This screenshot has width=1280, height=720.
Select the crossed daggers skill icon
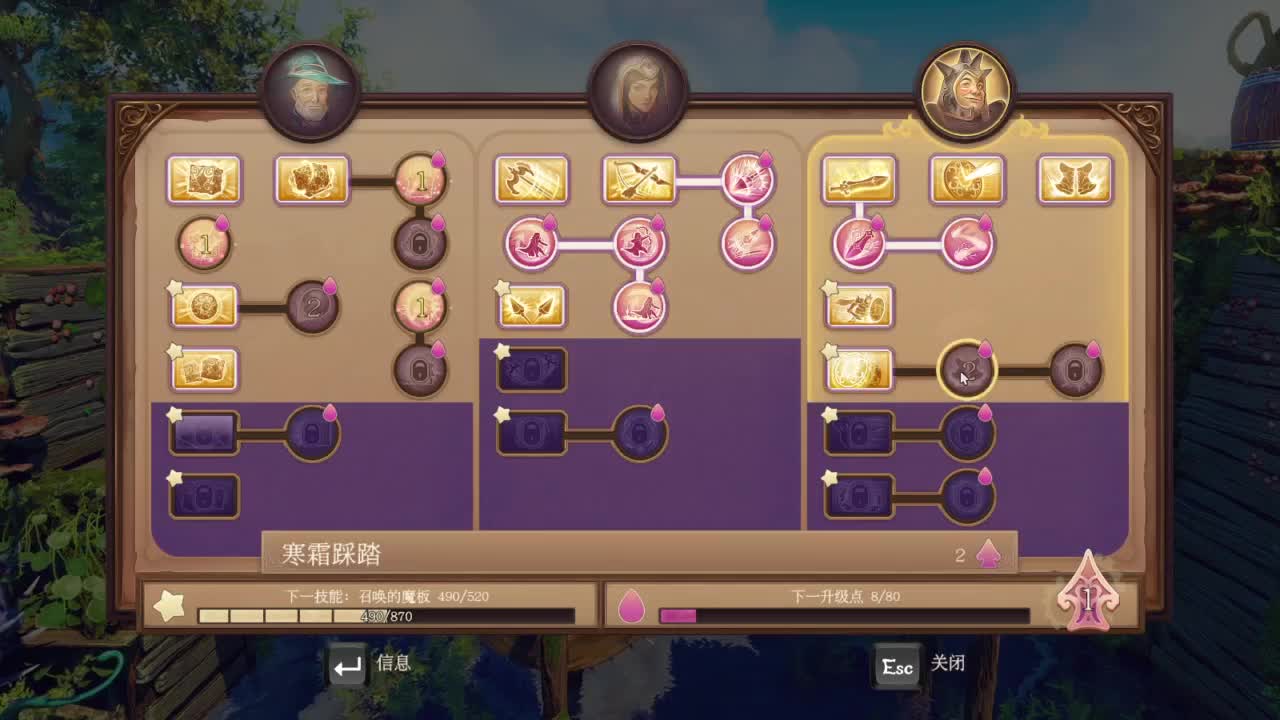530,308
